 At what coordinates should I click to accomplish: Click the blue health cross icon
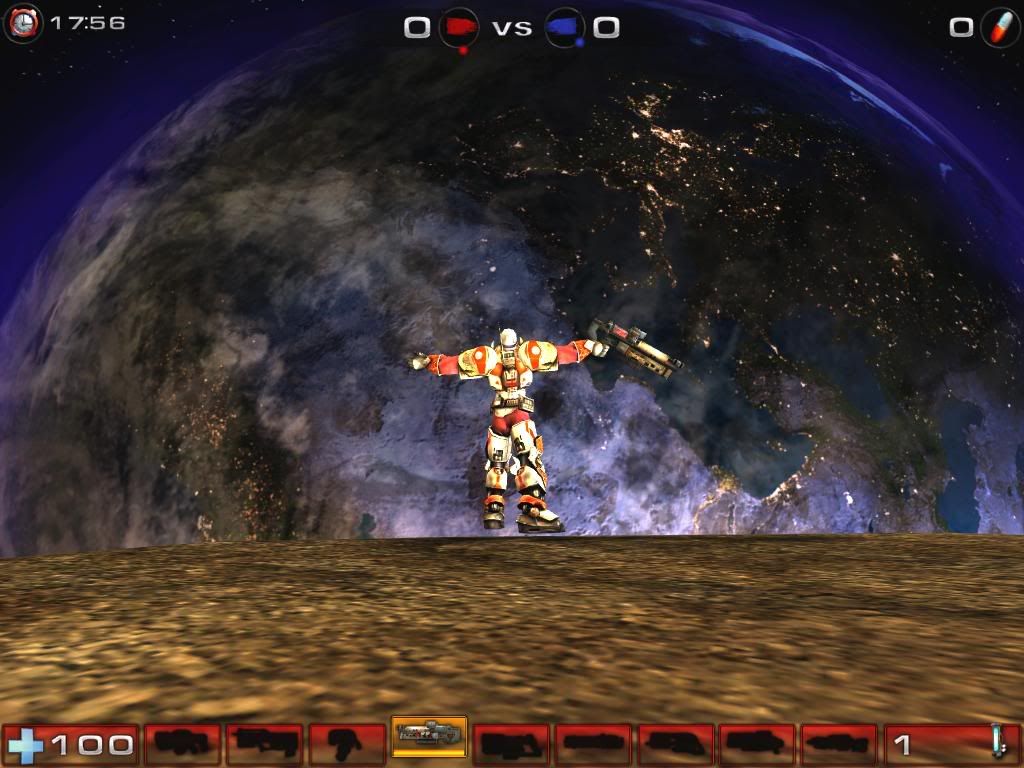point(24,744)
